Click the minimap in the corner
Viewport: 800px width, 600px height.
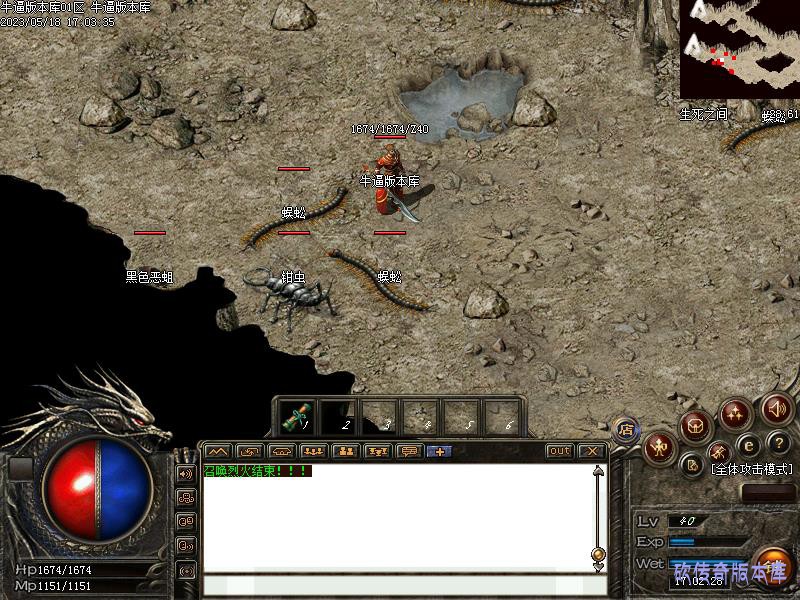coord(739,48)
